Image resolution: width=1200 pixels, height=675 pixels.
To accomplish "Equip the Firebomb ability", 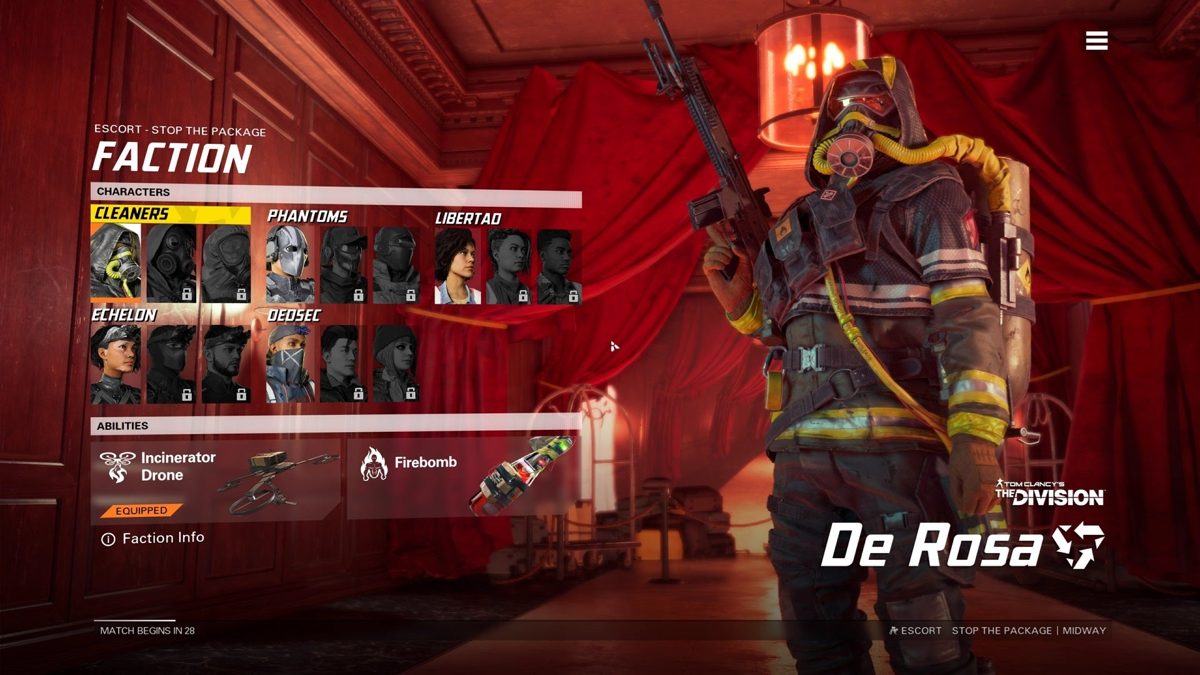I will click(464, 480).
